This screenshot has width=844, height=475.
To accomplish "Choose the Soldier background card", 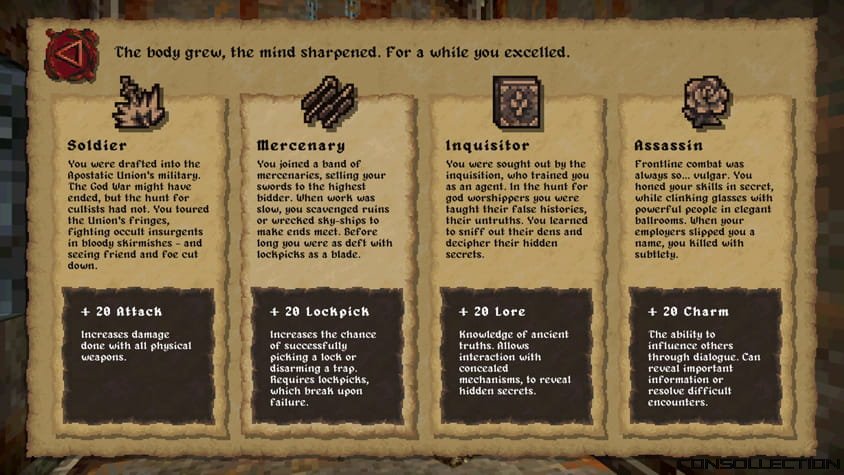I will [x=138, y=260].
